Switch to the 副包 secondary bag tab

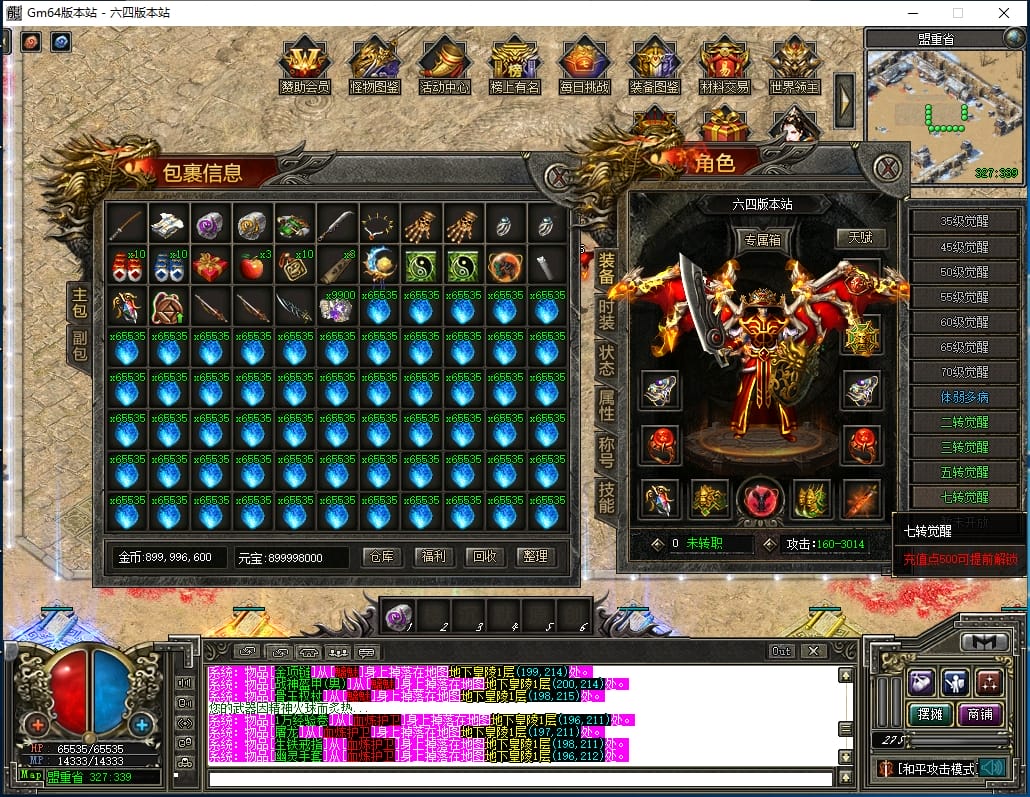(x=79, y=345)
